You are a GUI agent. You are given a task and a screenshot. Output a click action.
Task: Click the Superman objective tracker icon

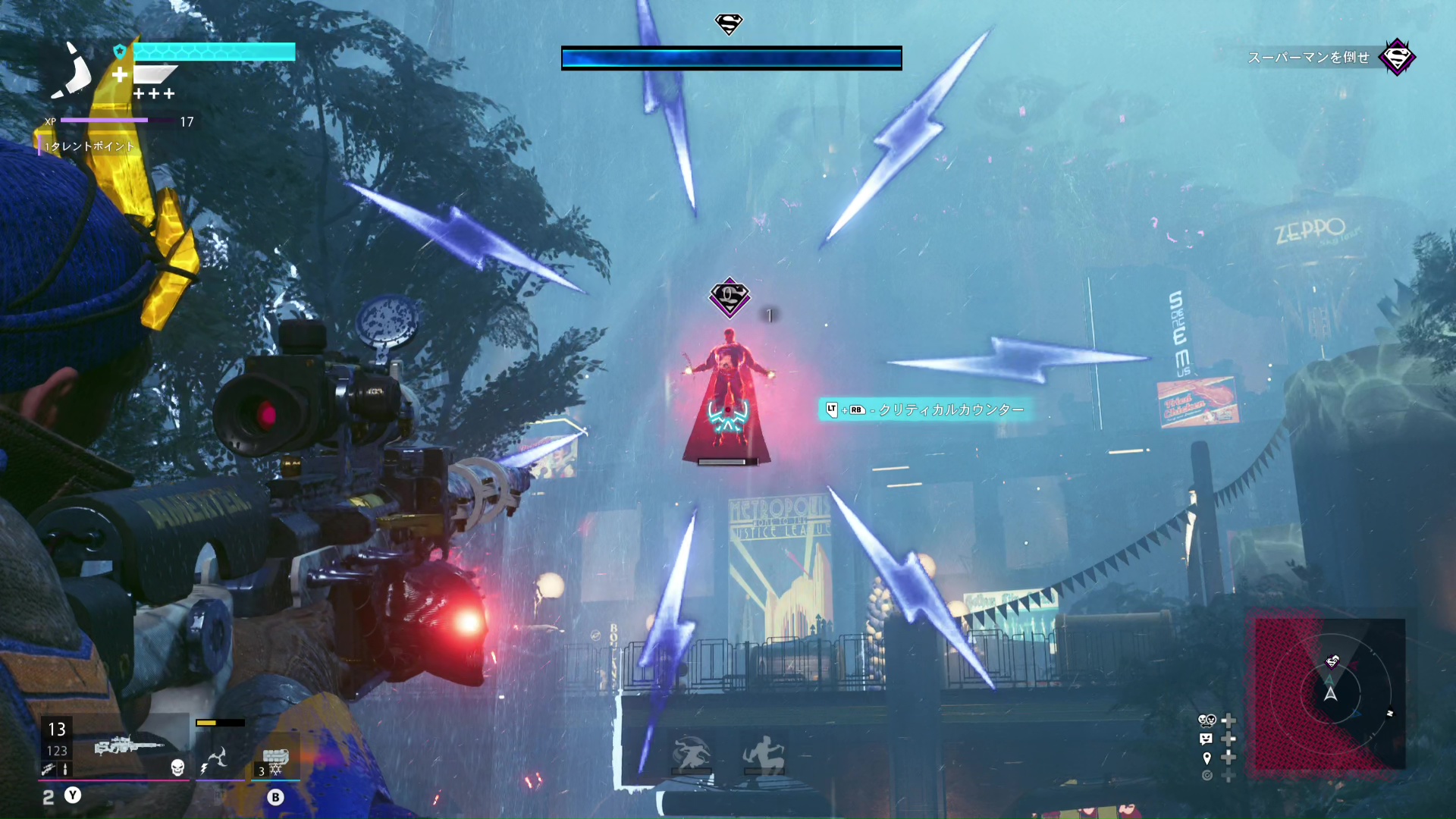[1397, 58]
